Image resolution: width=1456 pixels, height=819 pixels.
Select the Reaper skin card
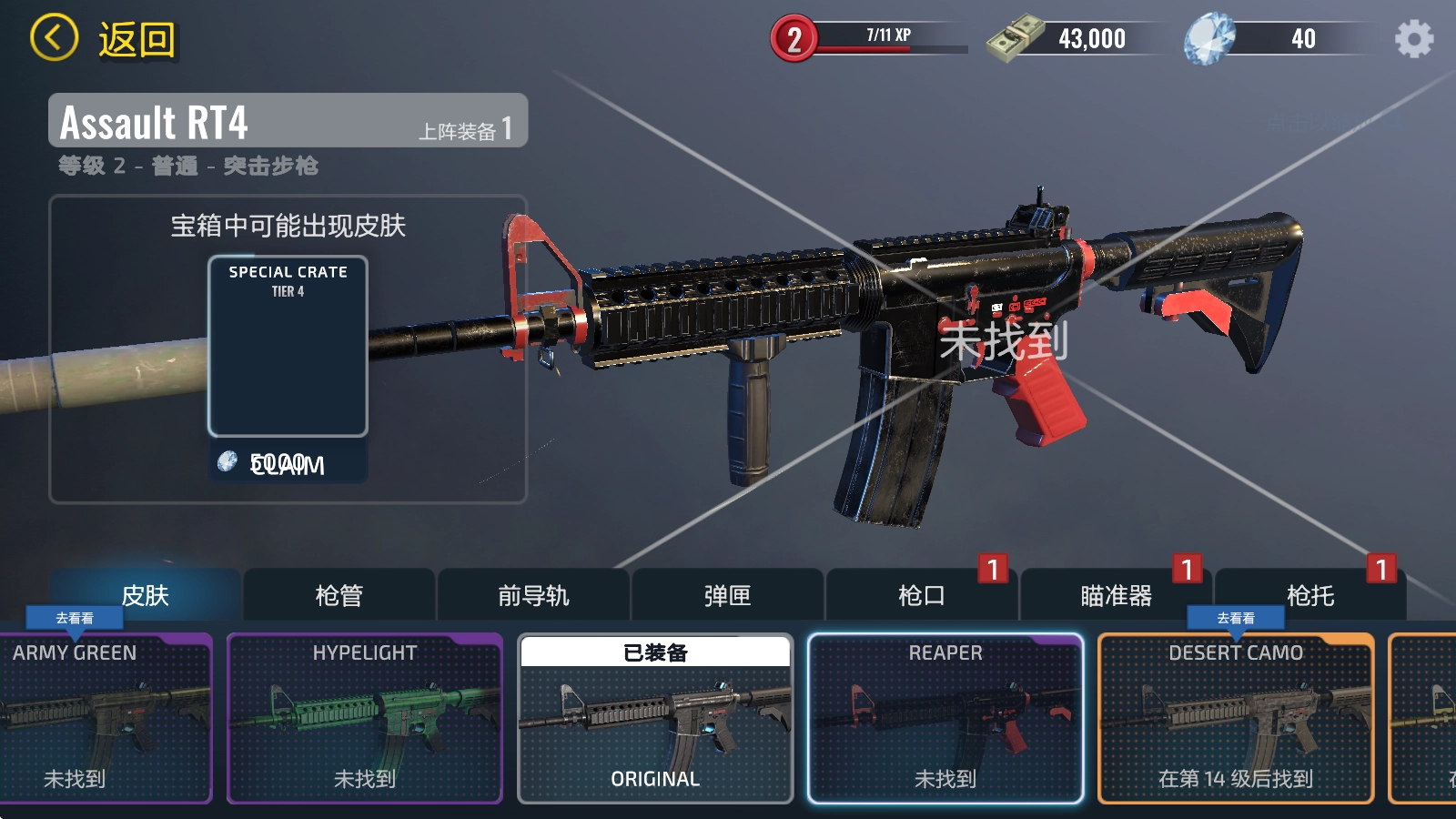945,718
